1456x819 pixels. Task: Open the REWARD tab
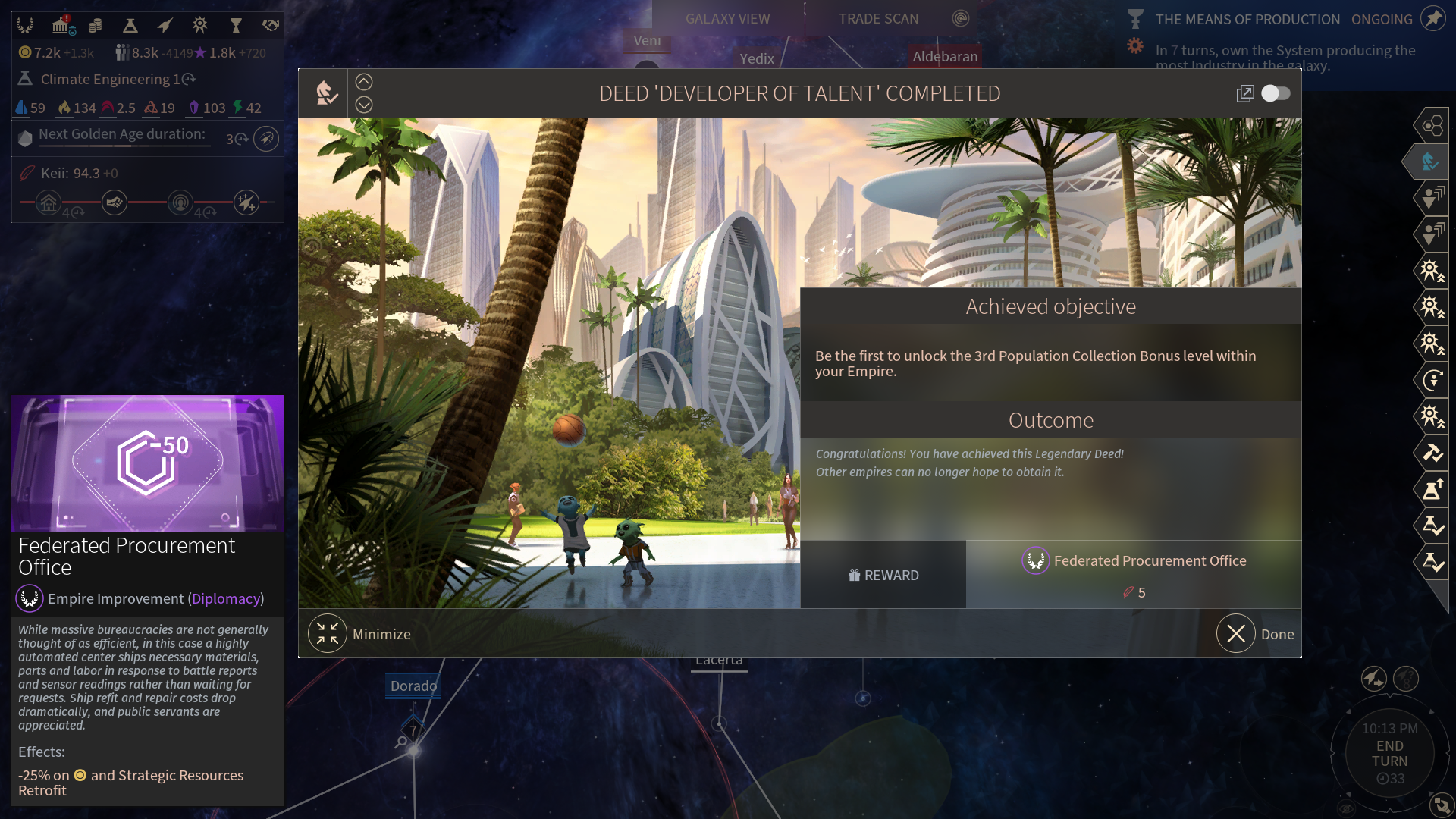pos(883,575)
